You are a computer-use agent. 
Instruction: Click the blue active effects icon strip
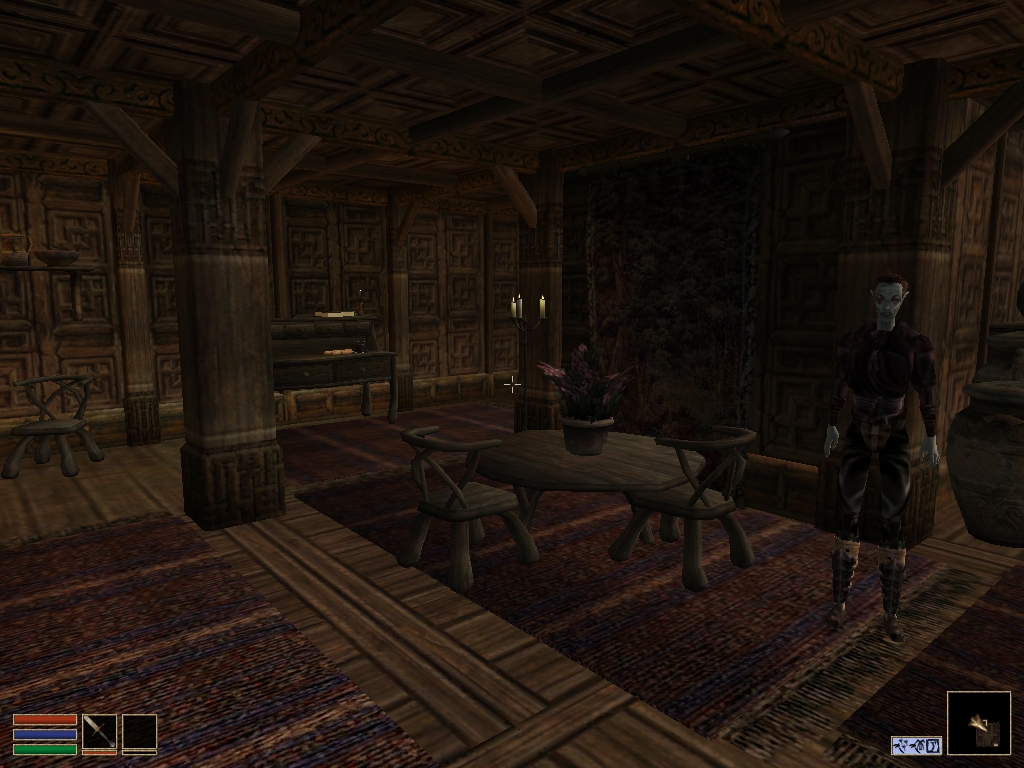coord(916,745)
